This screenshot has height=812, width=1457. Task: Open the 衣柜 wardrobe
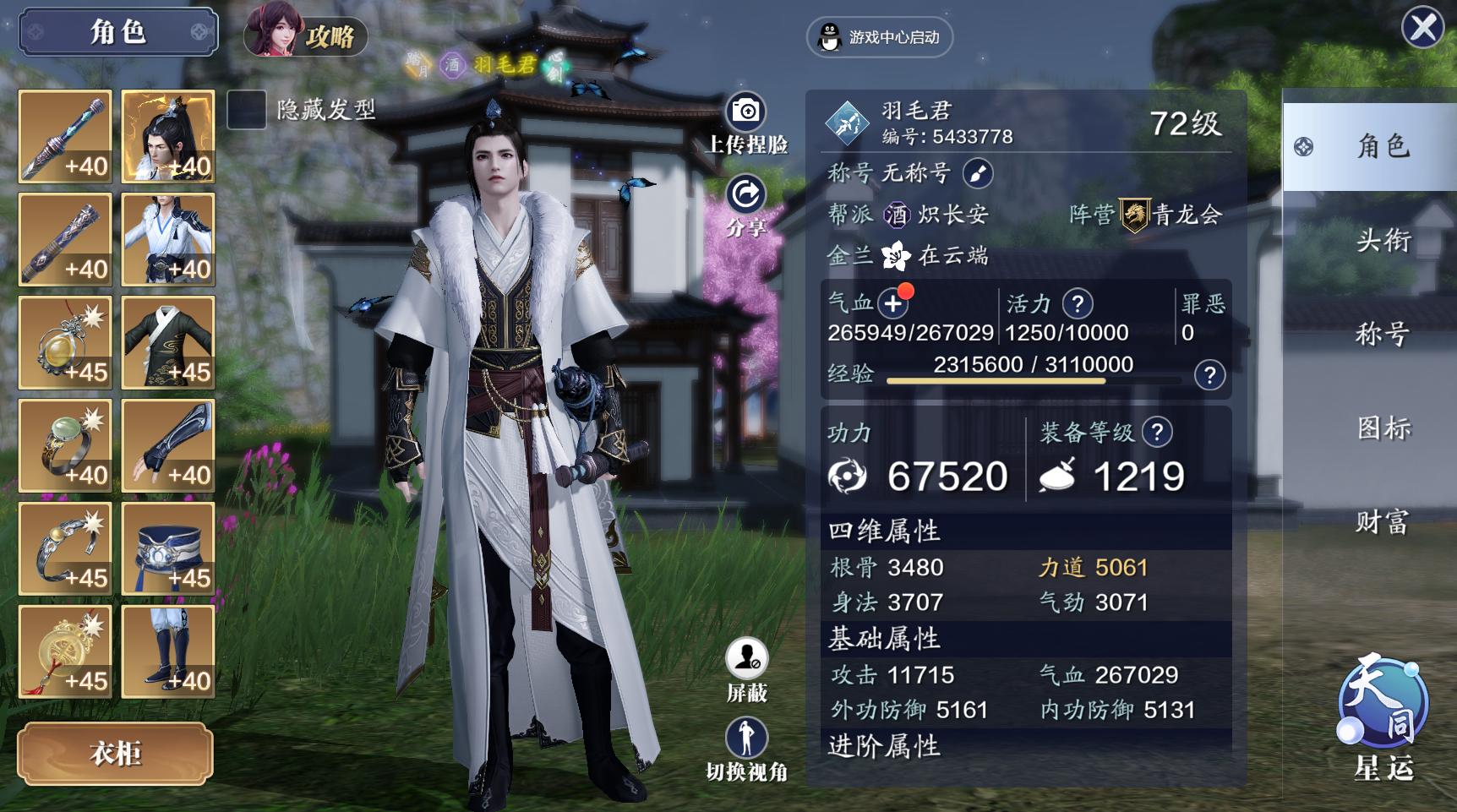(115, 753)
